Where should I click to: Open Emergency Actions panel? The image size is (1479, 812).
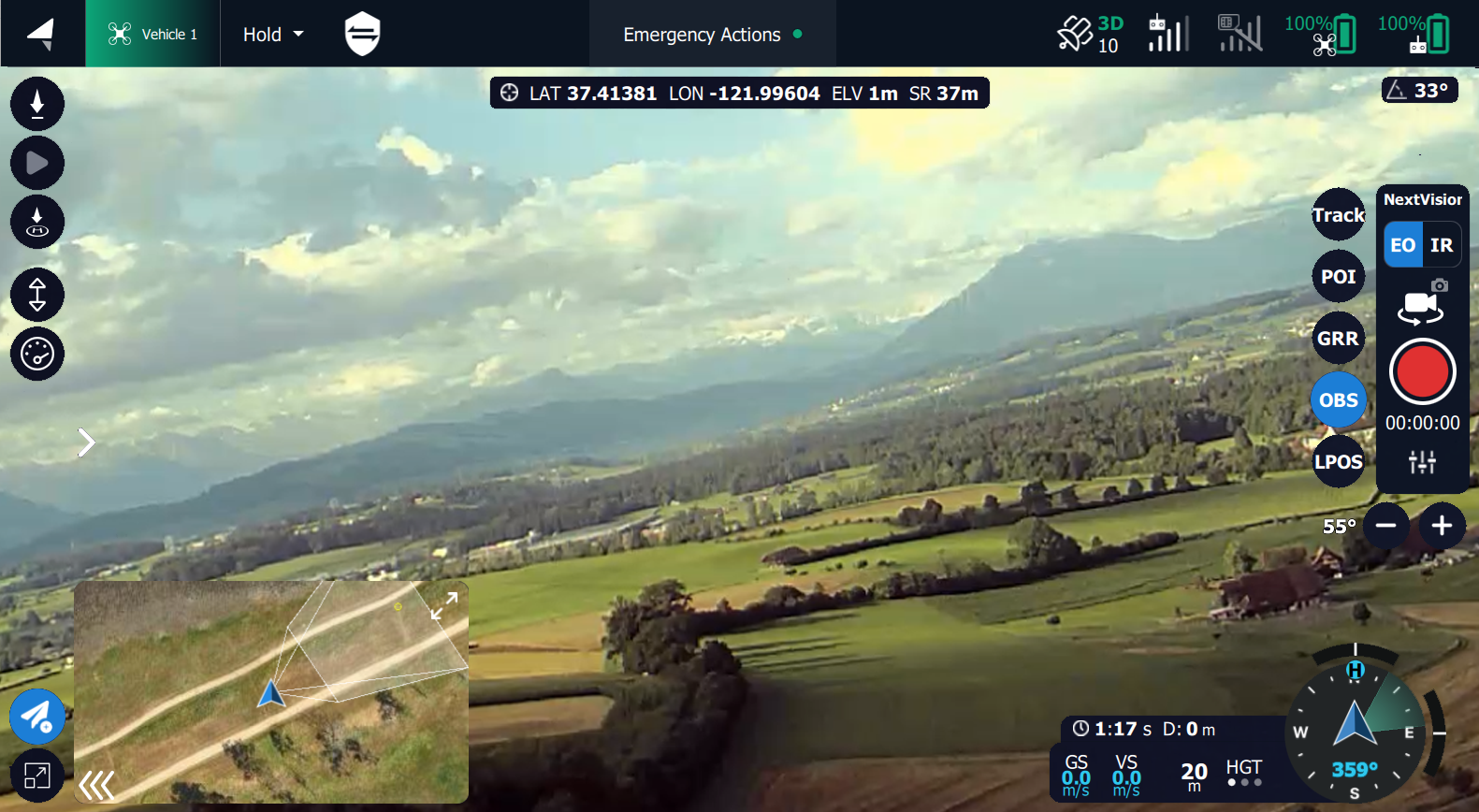coord(712,35)
